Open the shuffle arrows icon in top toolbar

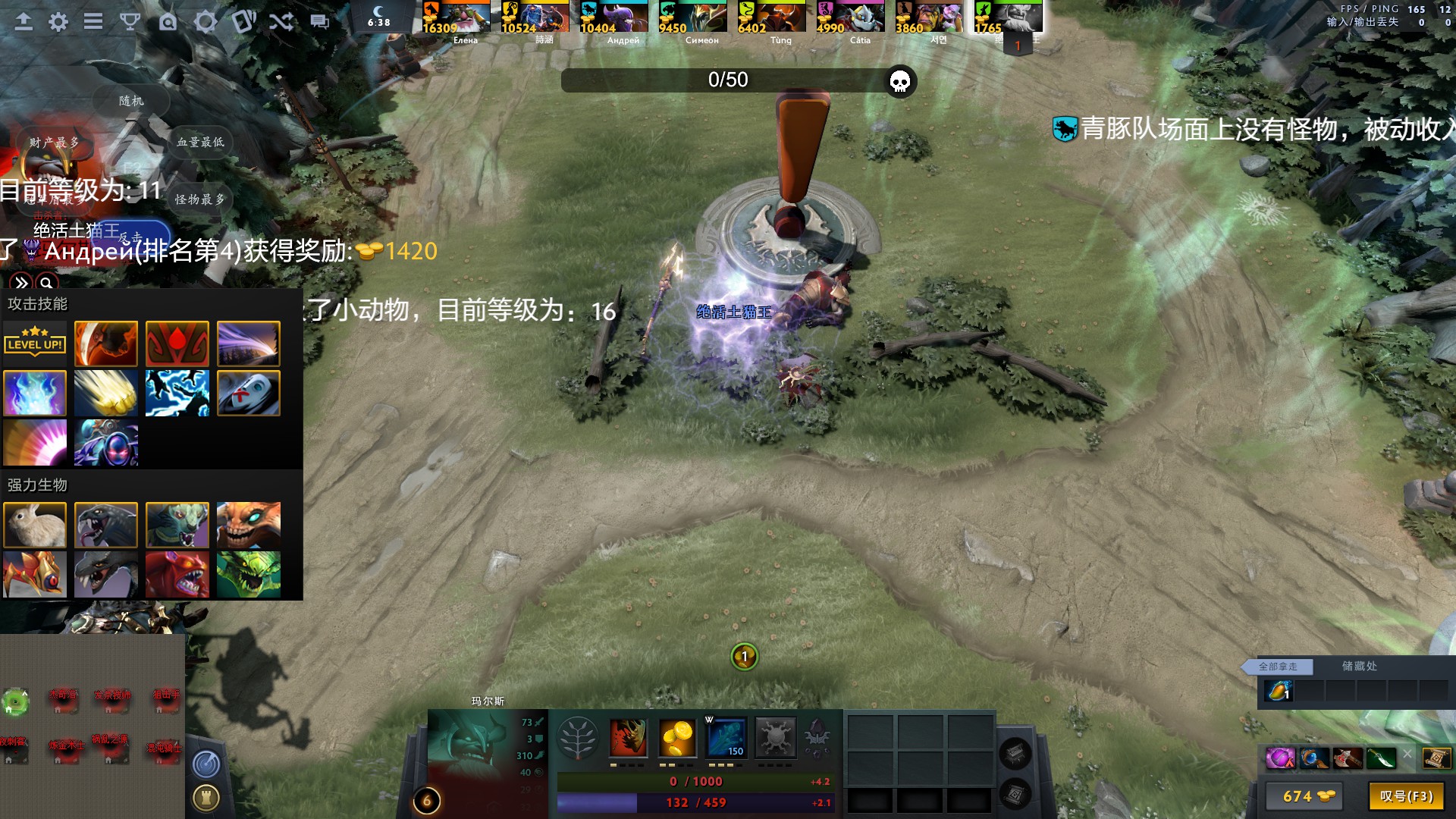point(281,22)
